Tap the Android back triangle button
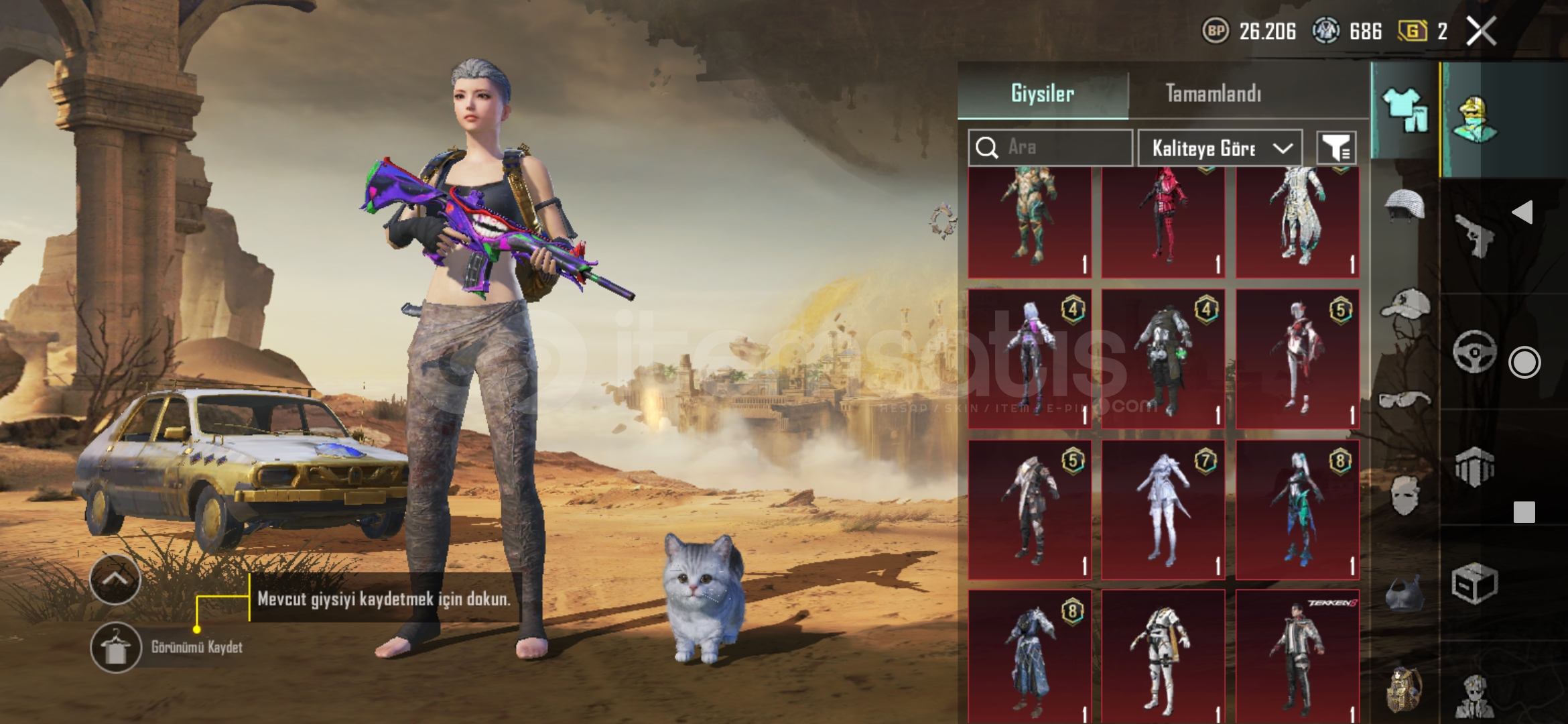The height and width of the screenshot is (724, 1568). 1522,213
